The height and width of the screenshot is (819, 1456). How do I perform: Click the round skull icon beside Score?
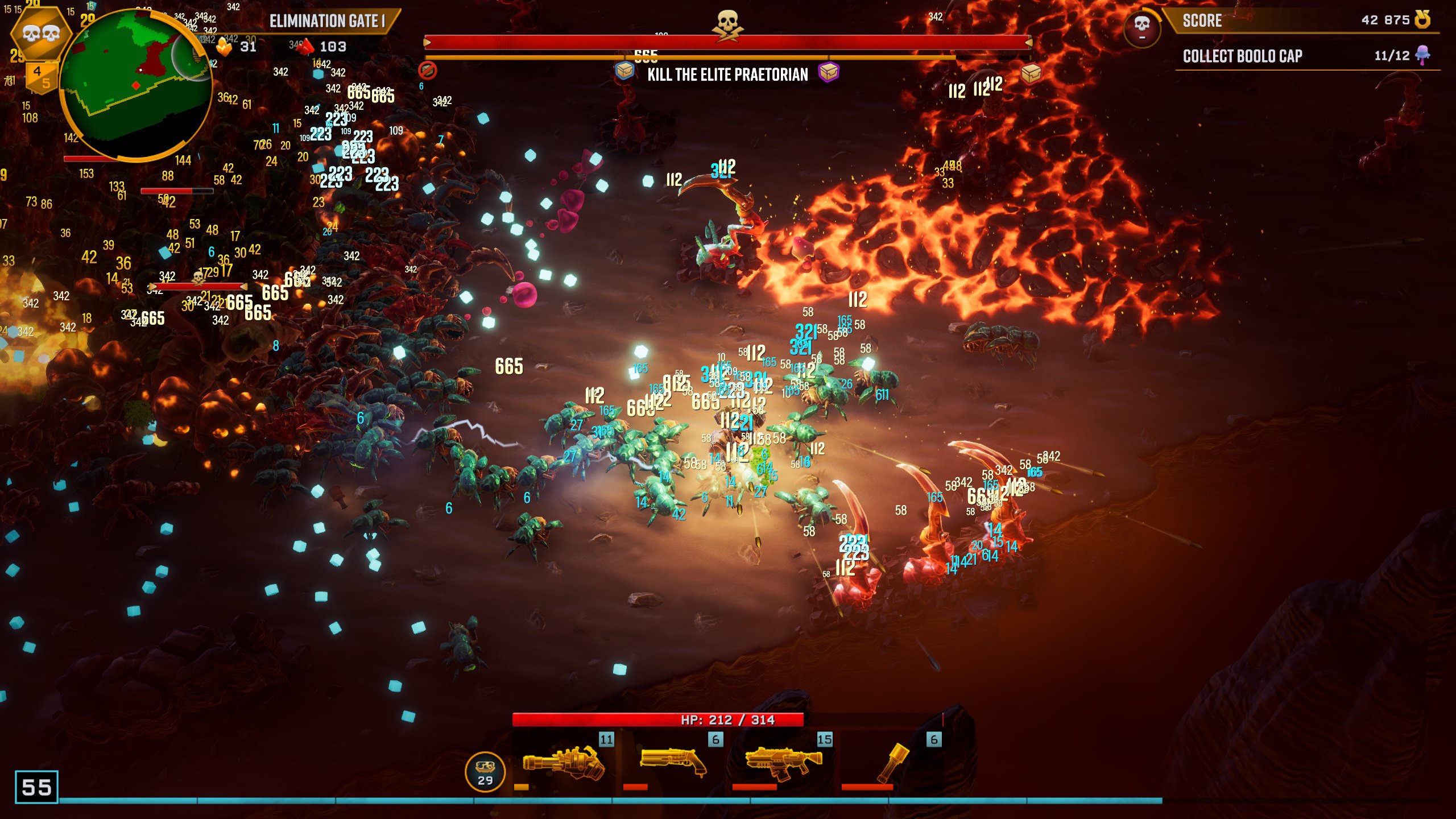tap(1141, 26)
